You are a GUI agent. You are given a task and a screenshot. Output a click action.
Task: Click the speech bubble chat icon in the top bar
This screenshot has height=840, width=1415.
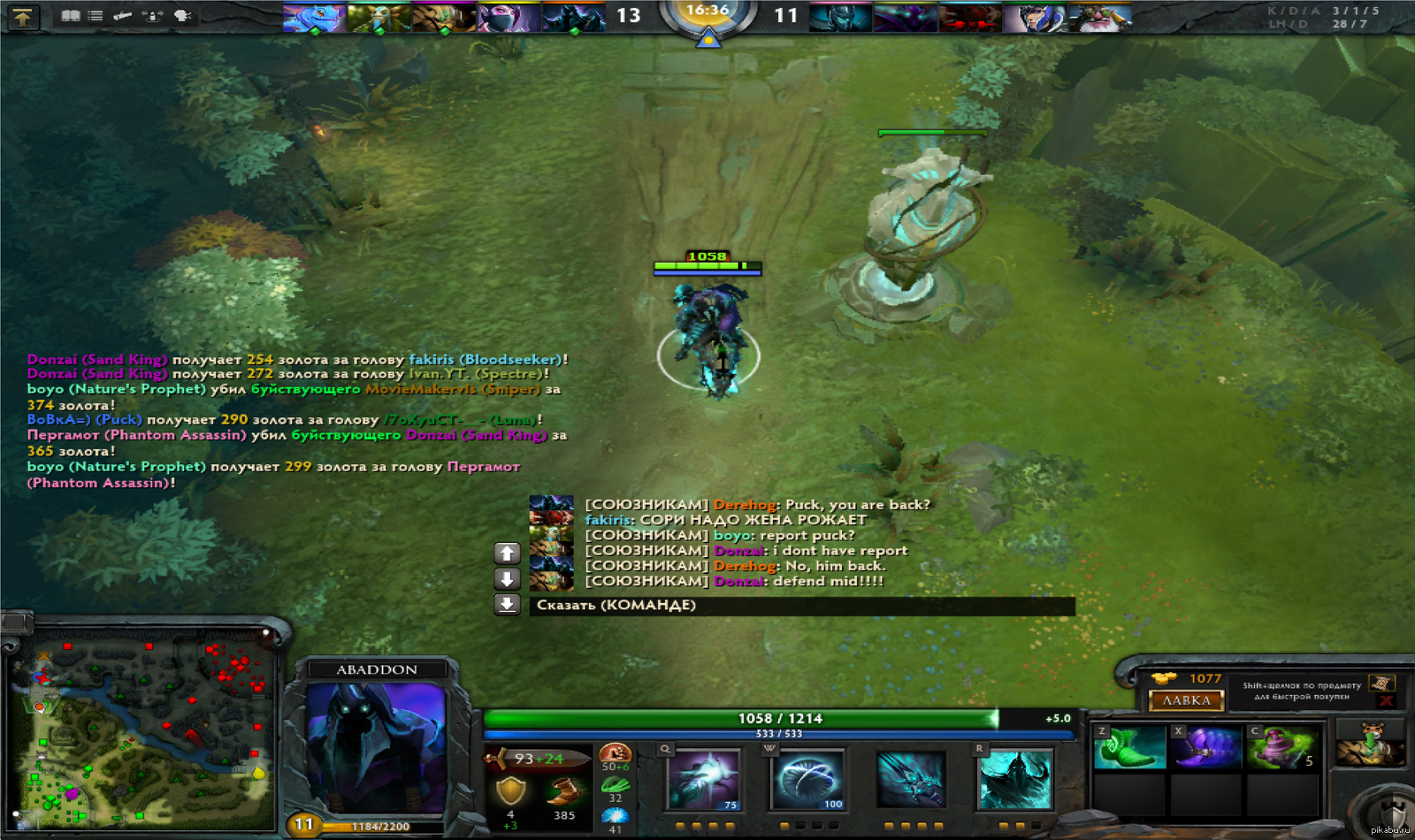183,16
